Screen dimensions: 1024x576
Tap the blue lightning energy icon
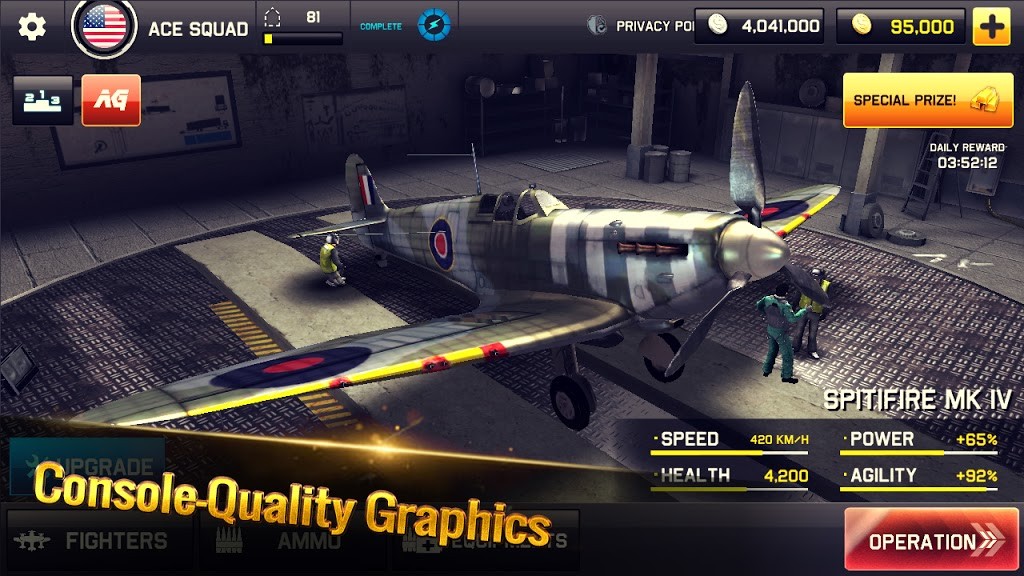click(x=434, y=26)
